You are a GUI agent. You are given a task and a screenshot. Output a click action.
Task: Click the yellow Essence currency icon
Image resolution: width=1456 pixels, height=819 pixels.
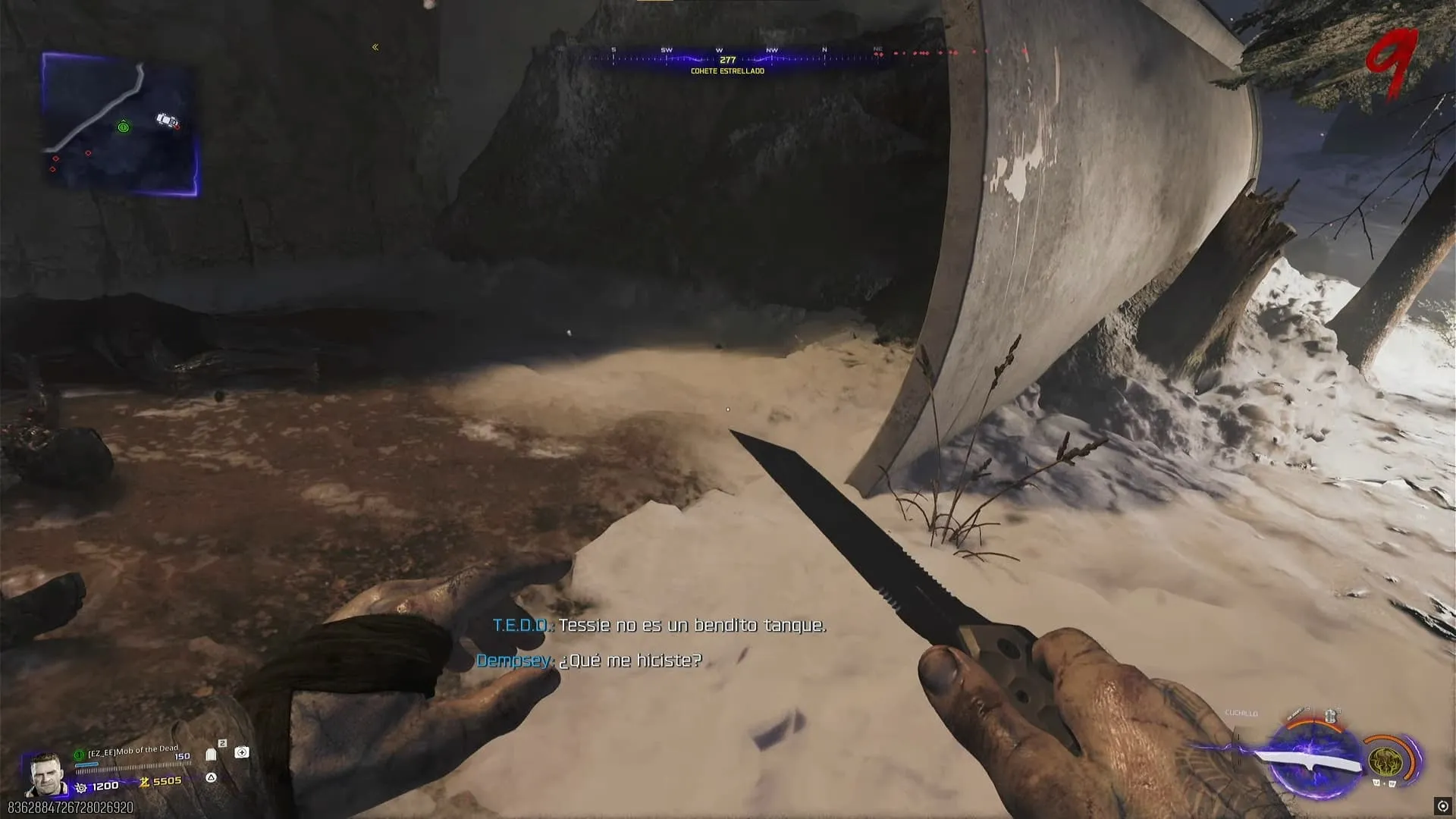pos(143,782)
